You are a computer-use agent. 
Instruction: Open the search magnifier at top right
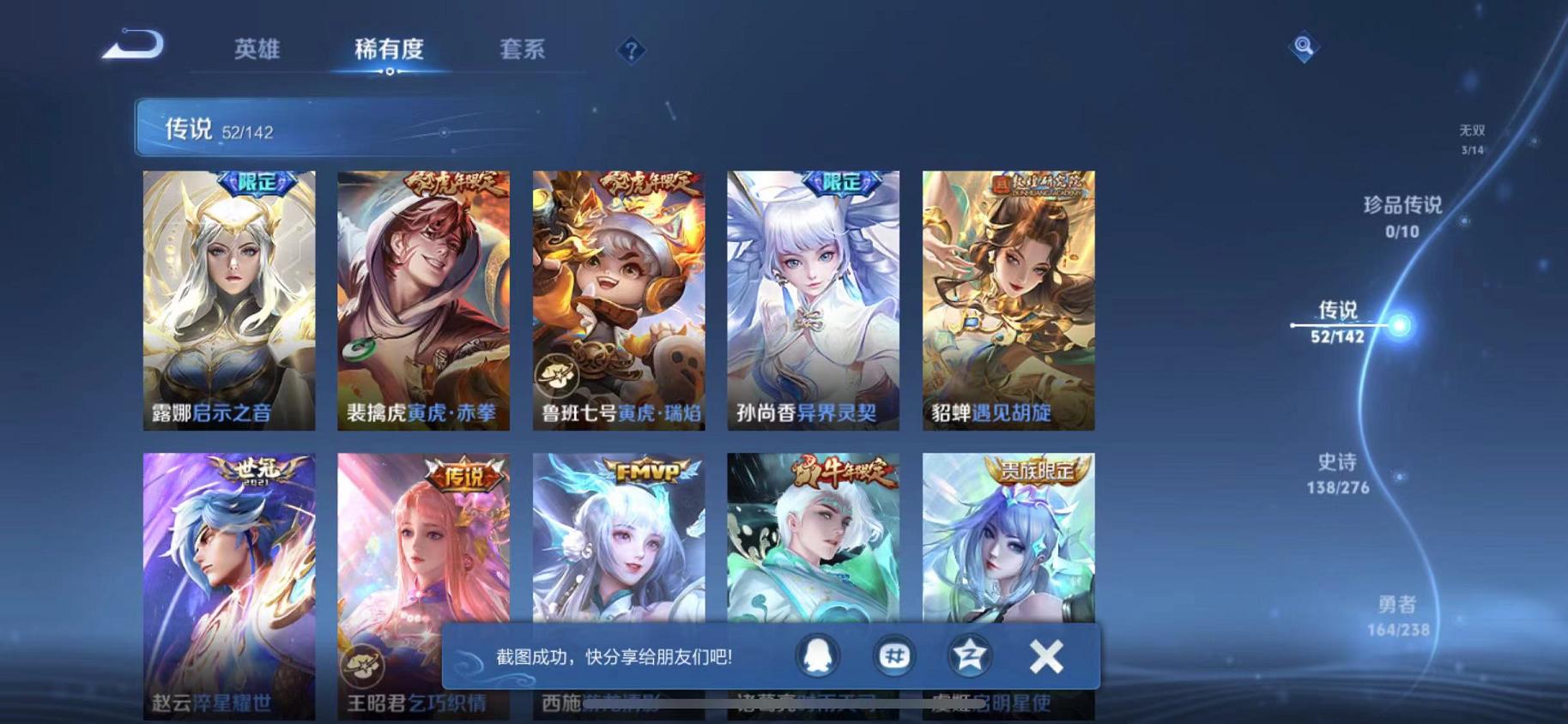click(x=1304, y=47)
